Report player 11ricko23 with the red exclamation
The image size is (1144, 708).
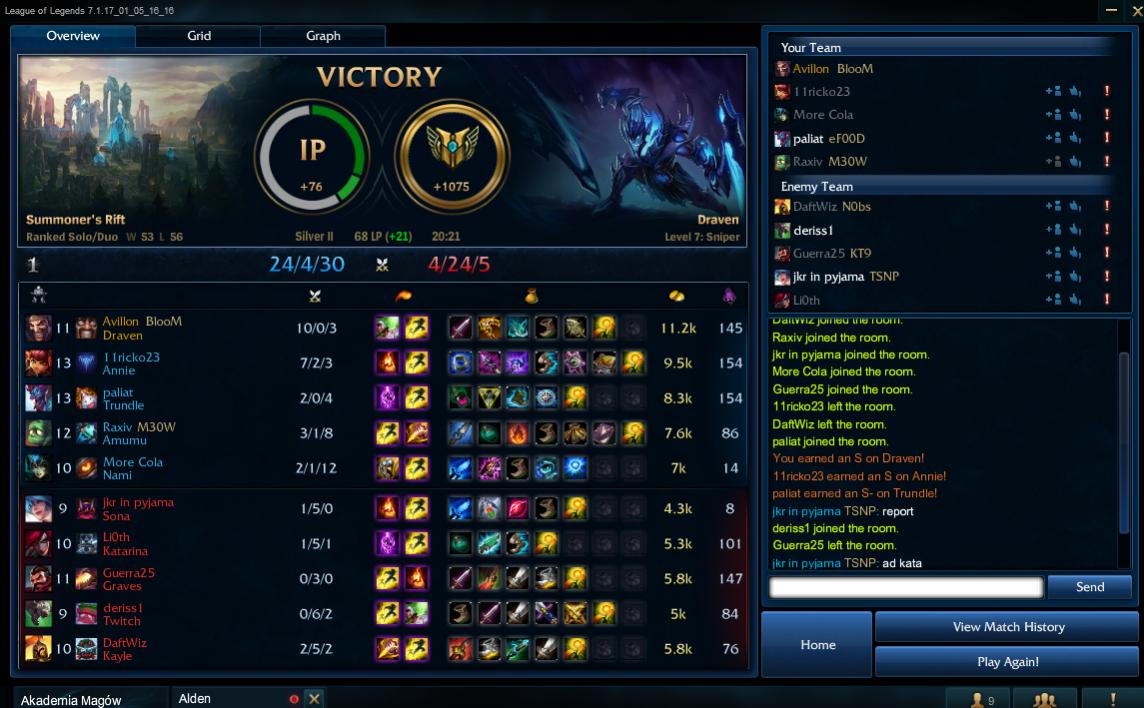click(x=1107, y=92)
